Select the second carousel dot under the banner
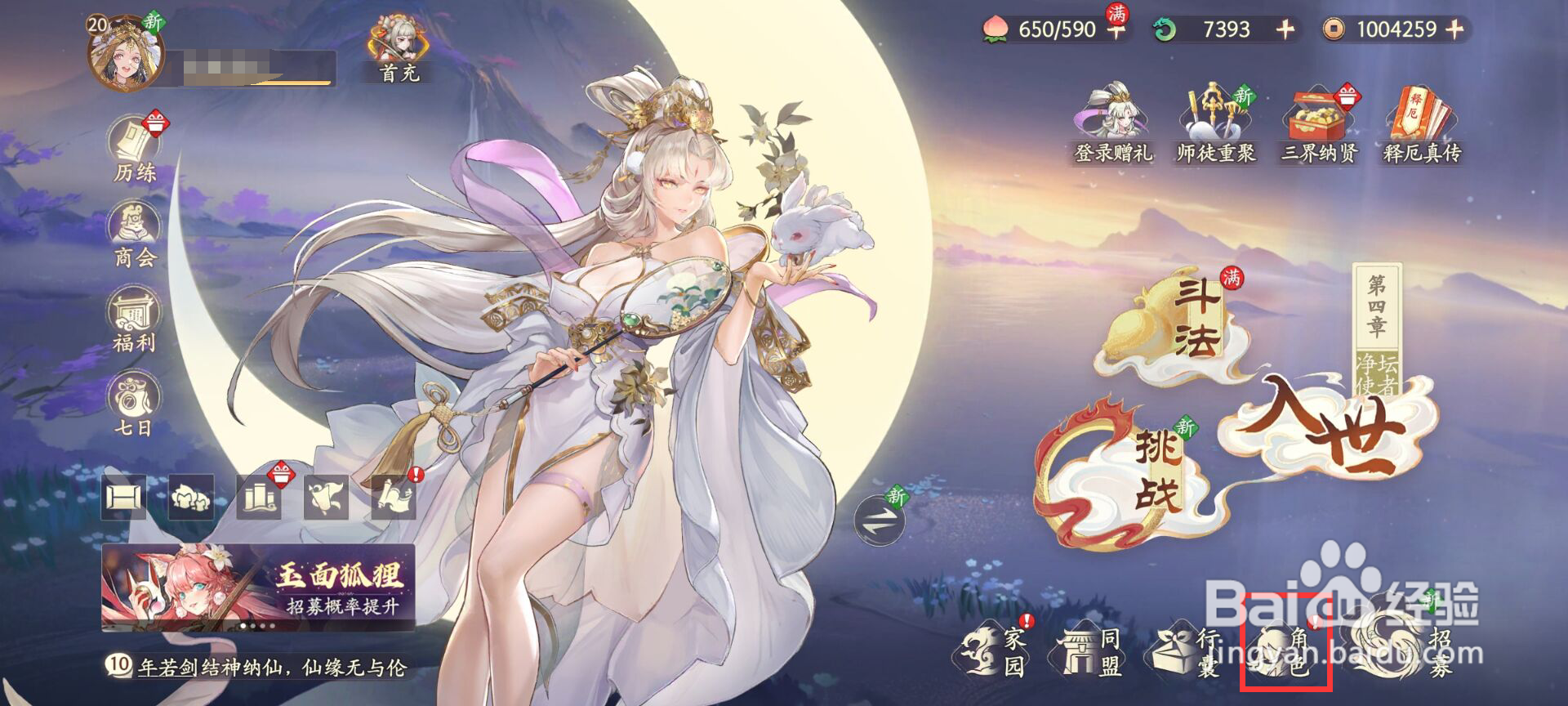Screen dimensions: 1568x706 [253, 626]
